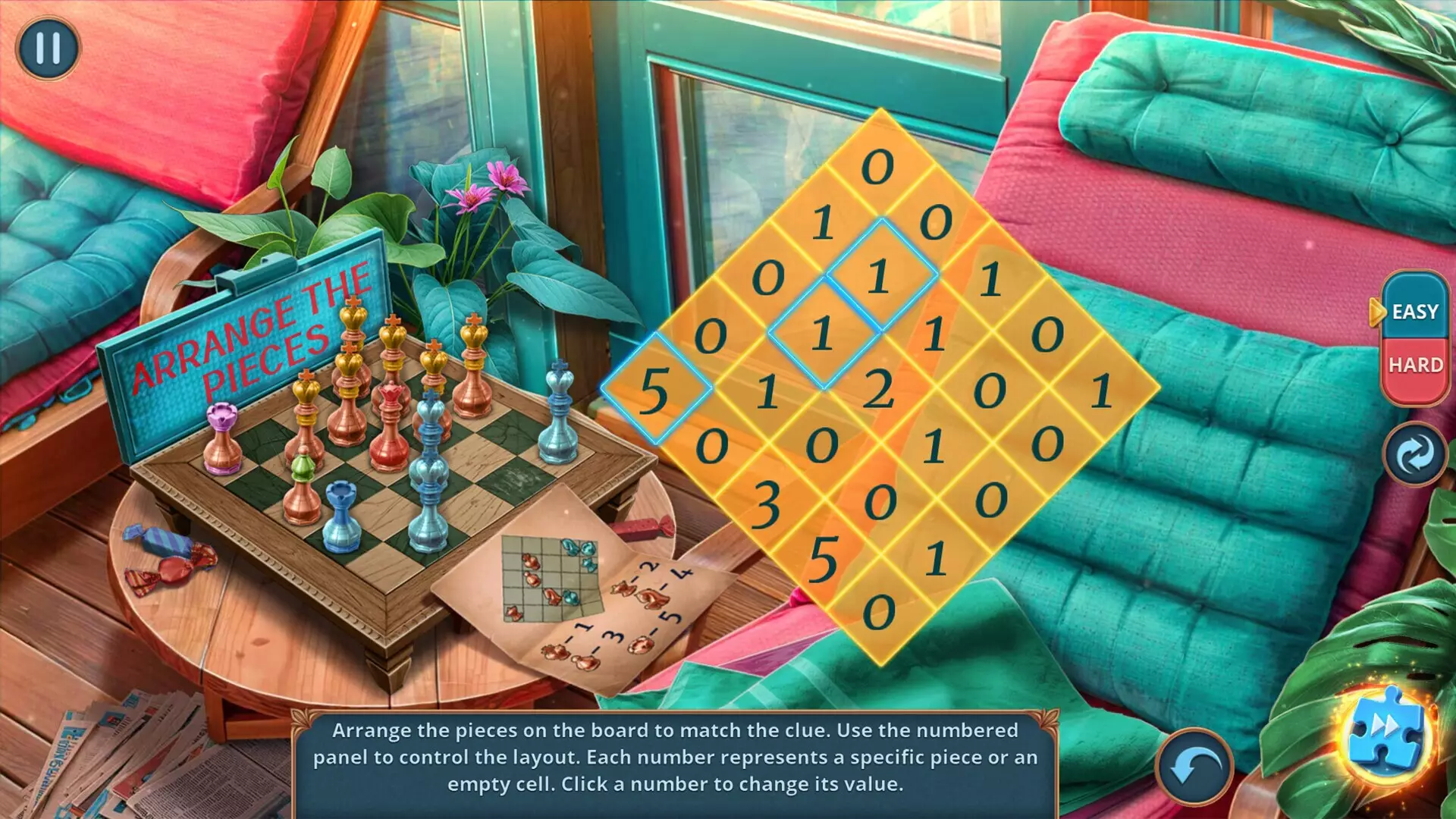Click the topmost 0 cell of the grid
This screenshot has height=819, width=1456.
click(x=879, y=165)
